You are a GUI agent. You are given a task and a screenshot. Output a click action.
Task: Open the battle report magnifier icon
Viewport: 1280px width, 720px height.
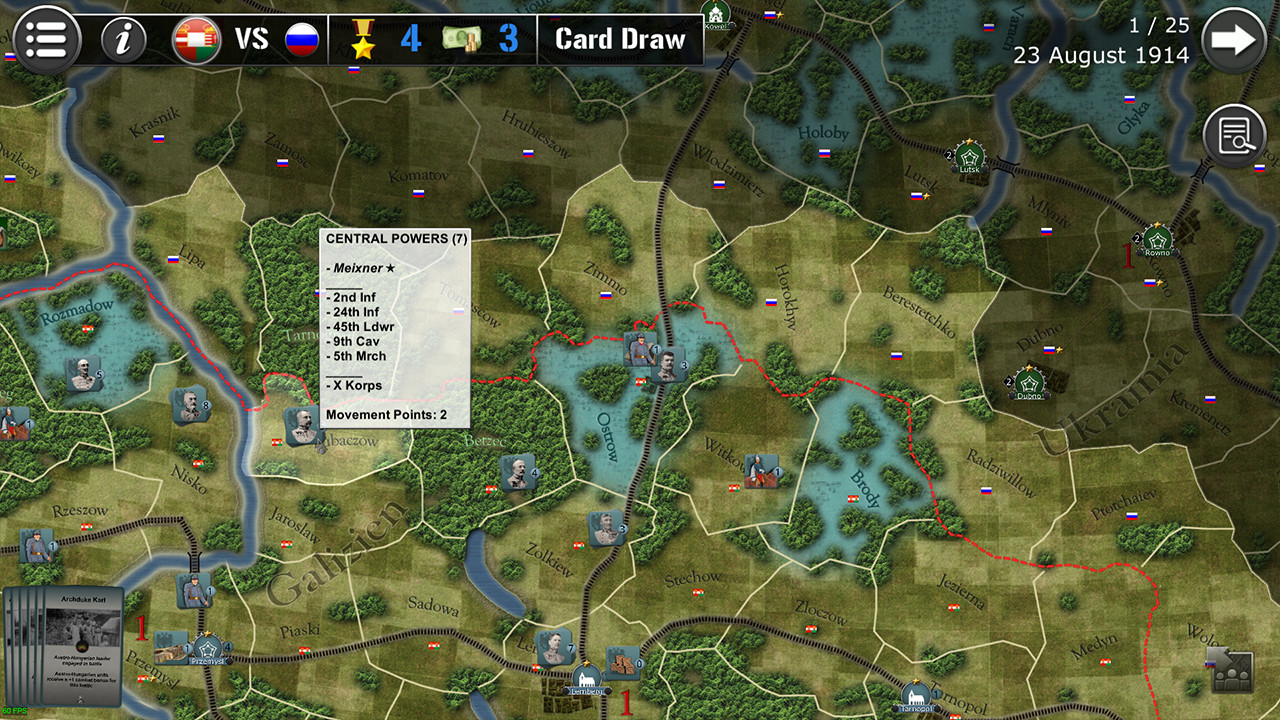tap(1235, 134)
